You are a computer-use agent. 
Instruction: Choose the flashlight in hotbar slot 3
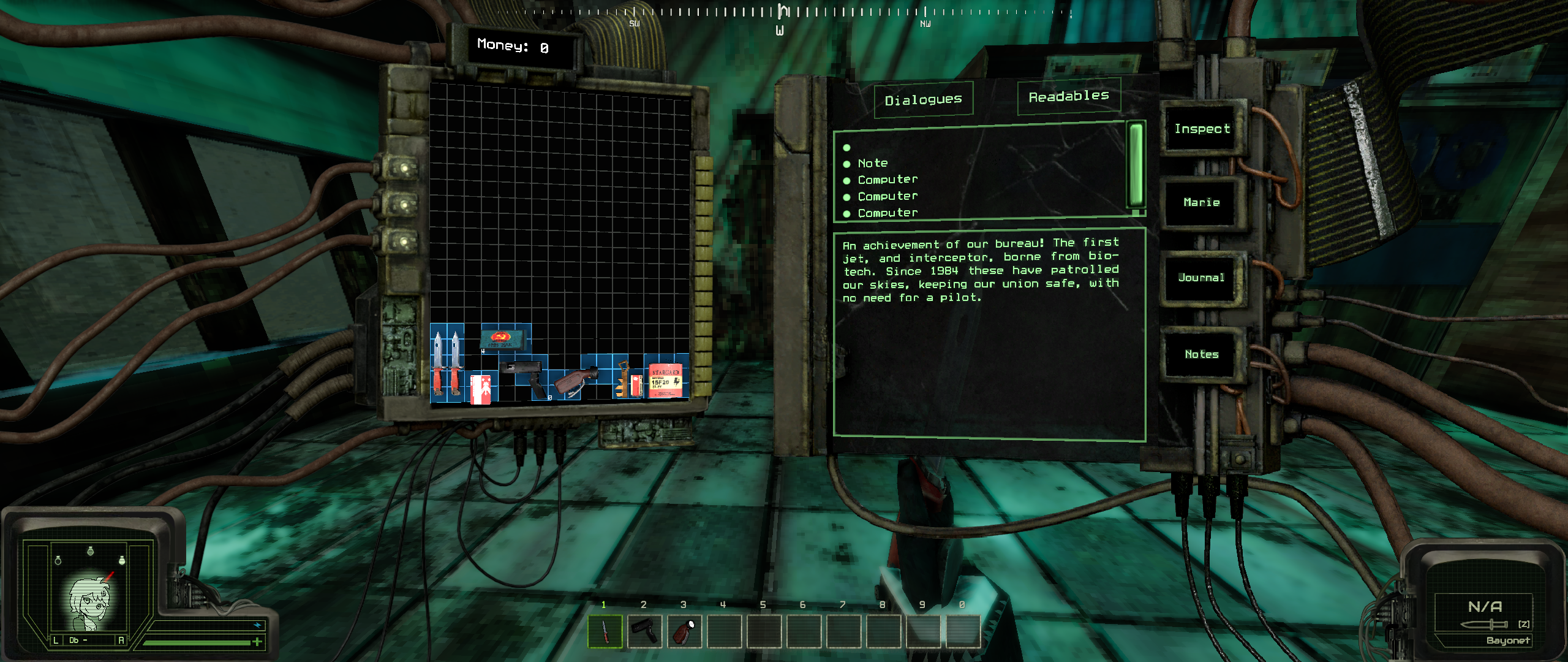pyautogui.click(x=684, y=631)
